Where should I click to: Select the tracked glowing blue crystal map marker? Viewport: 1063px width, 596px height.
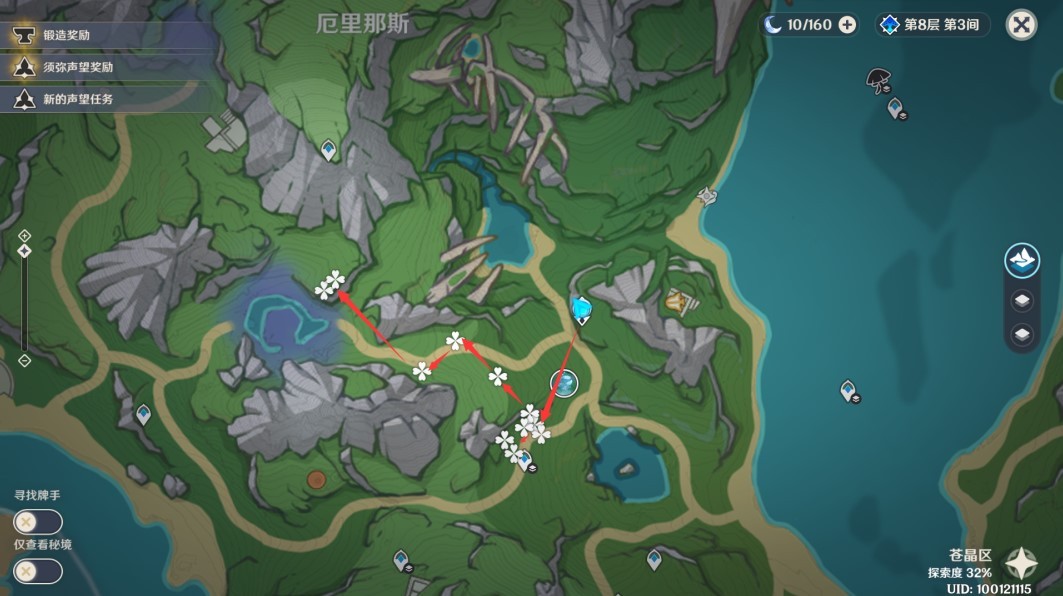click(x=581, y=309)
